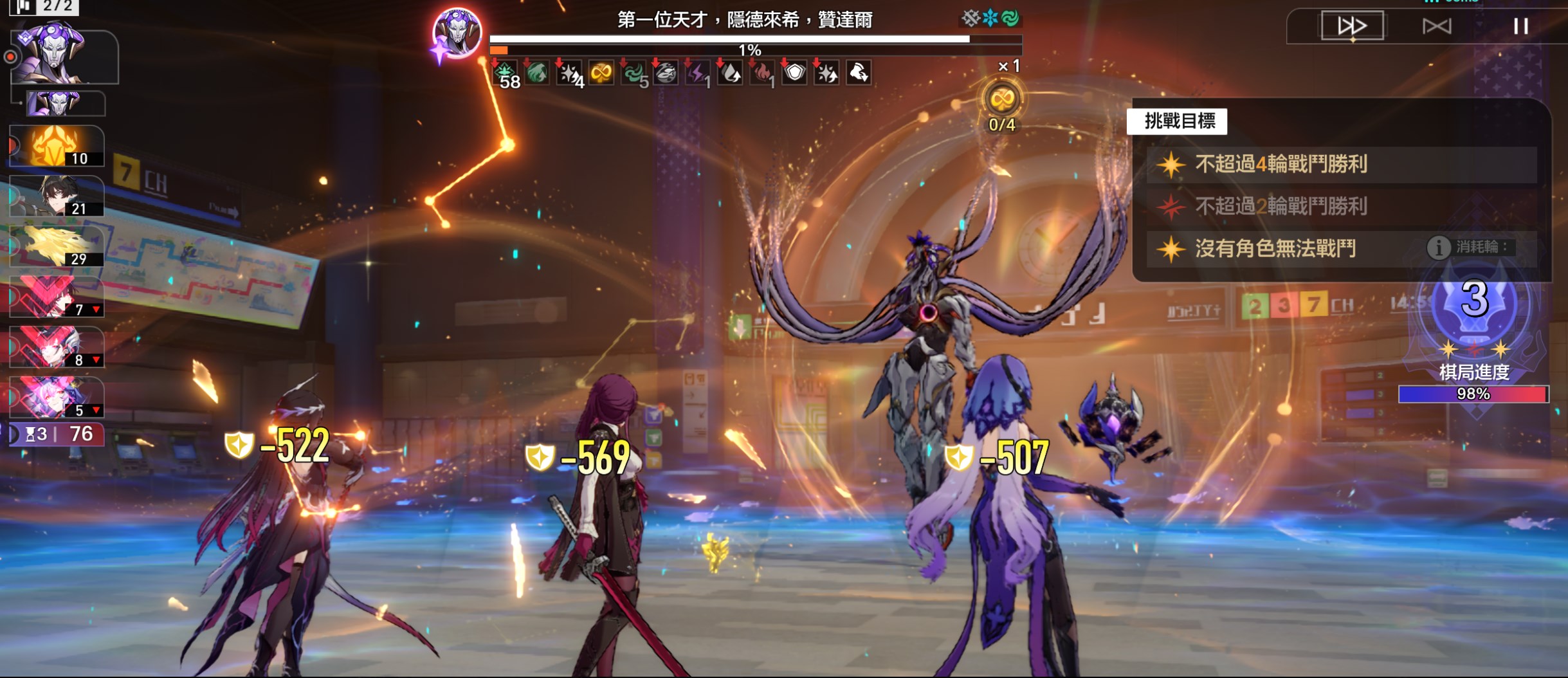The image size is (1568, 678).
Task: Pause the battle
Action: (1520, 26)
